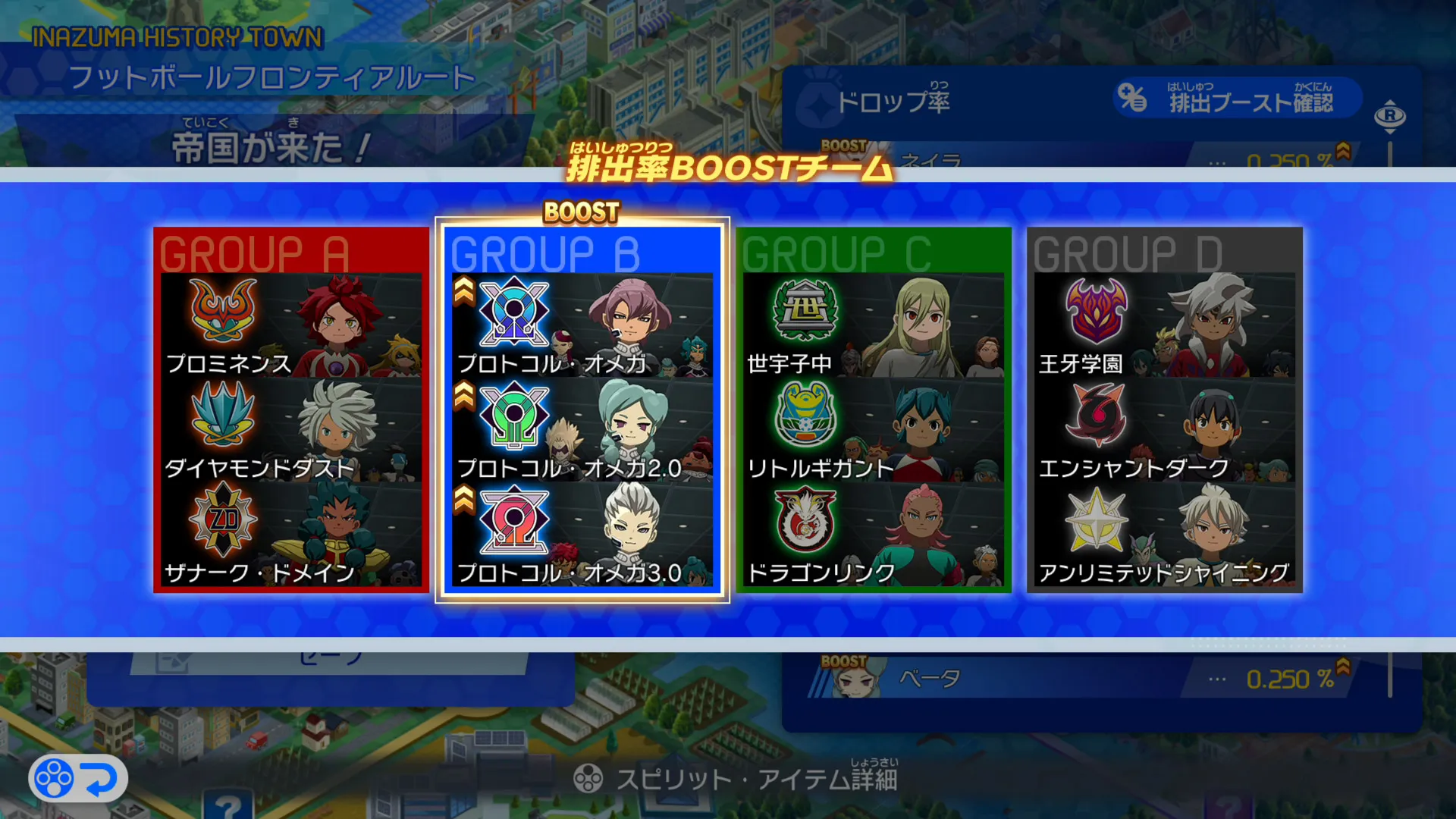1456x819 pixels.
Task: Go back with the return arrow button
Action: pyautogui.click(x=78, y=778)
